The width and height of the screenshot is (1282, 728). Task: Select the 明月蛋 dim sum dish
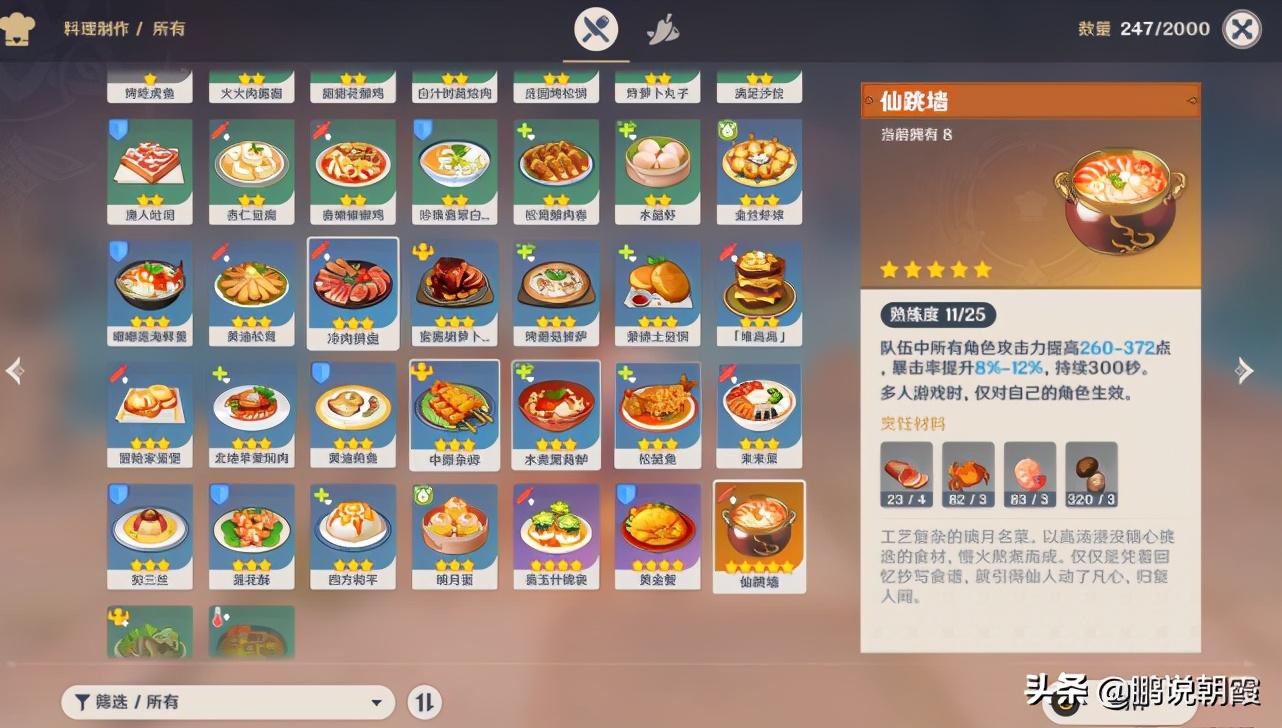454,536
